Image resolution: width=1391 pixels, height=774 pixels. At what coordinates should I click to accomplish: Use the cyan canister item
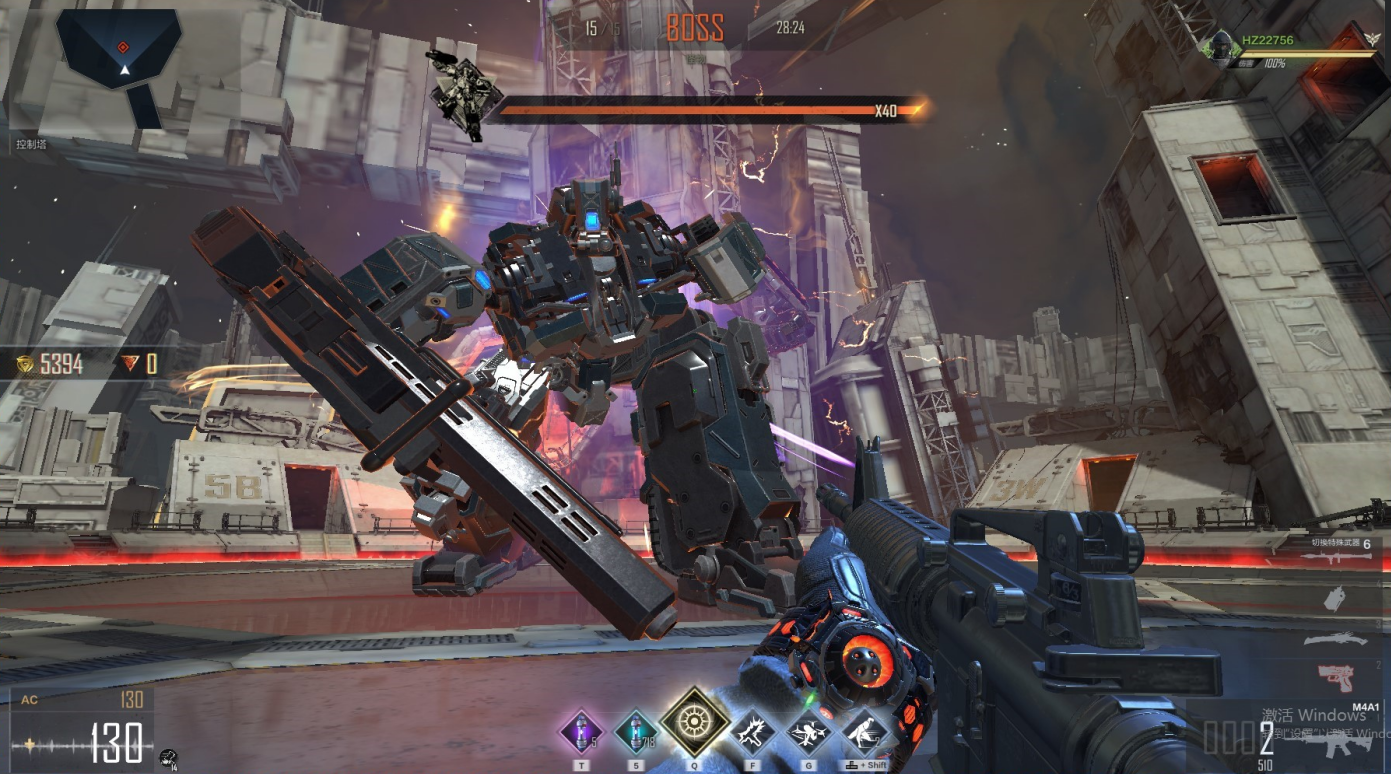pos(634,732)
